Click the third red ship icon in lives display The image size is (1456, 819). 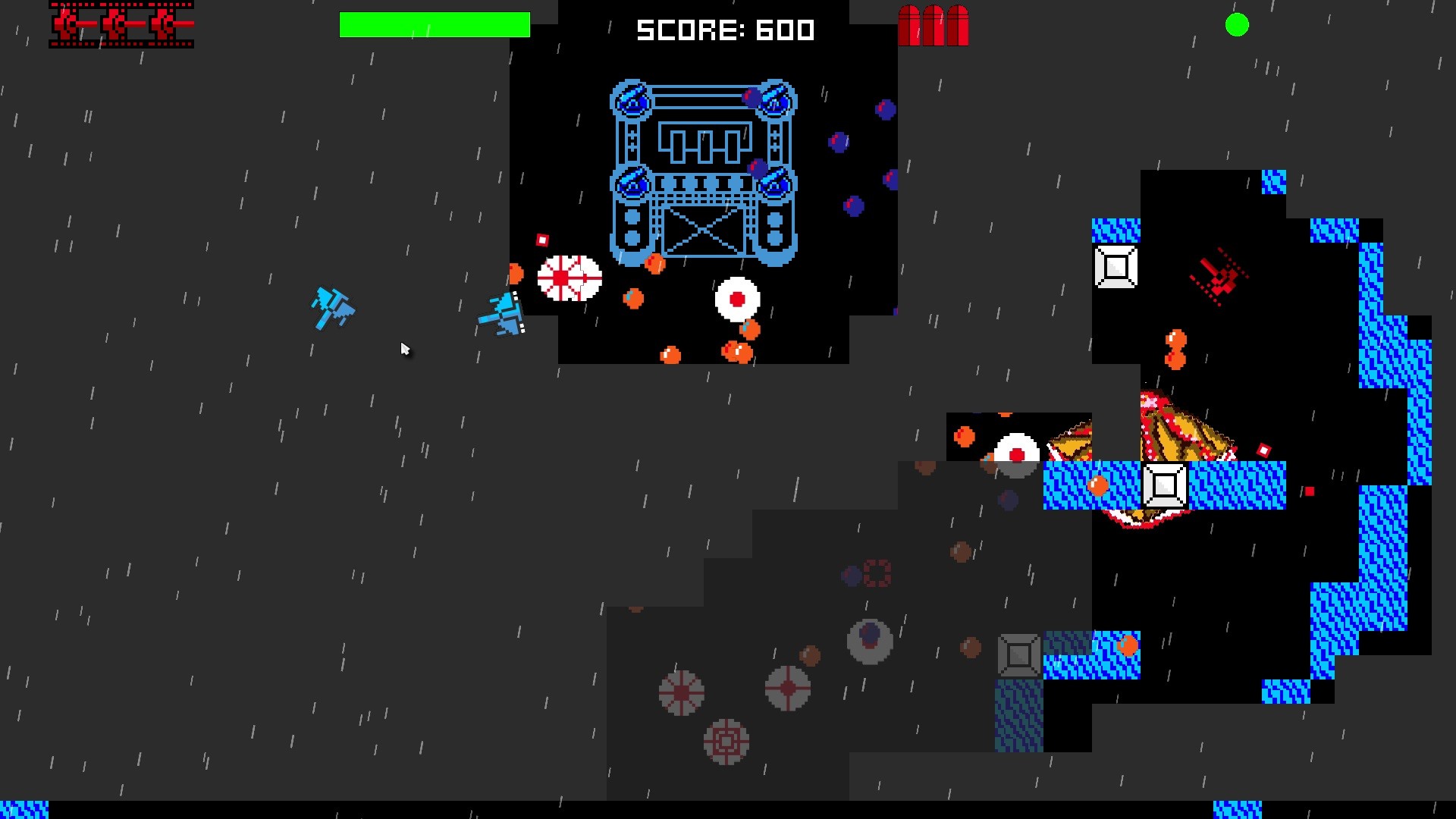165,25
